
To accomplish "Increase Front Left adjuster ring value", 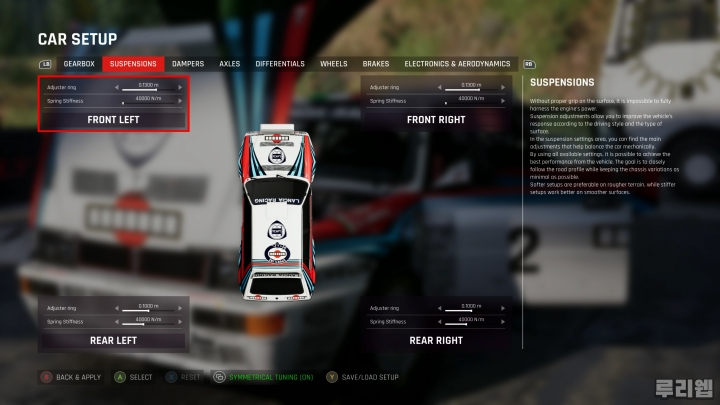I will [181, 87].
